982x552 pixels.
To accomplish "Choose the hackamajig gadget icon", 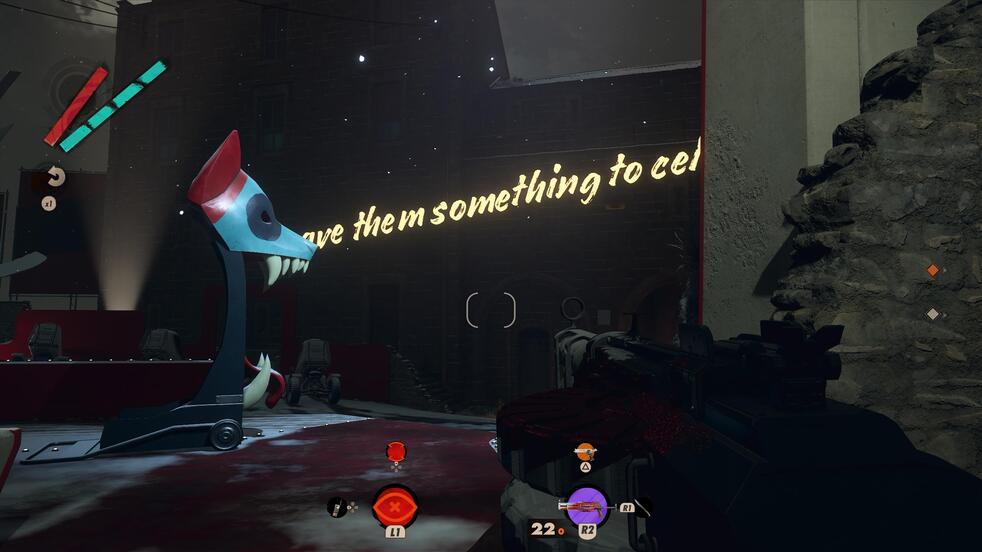I will (339, 507).
